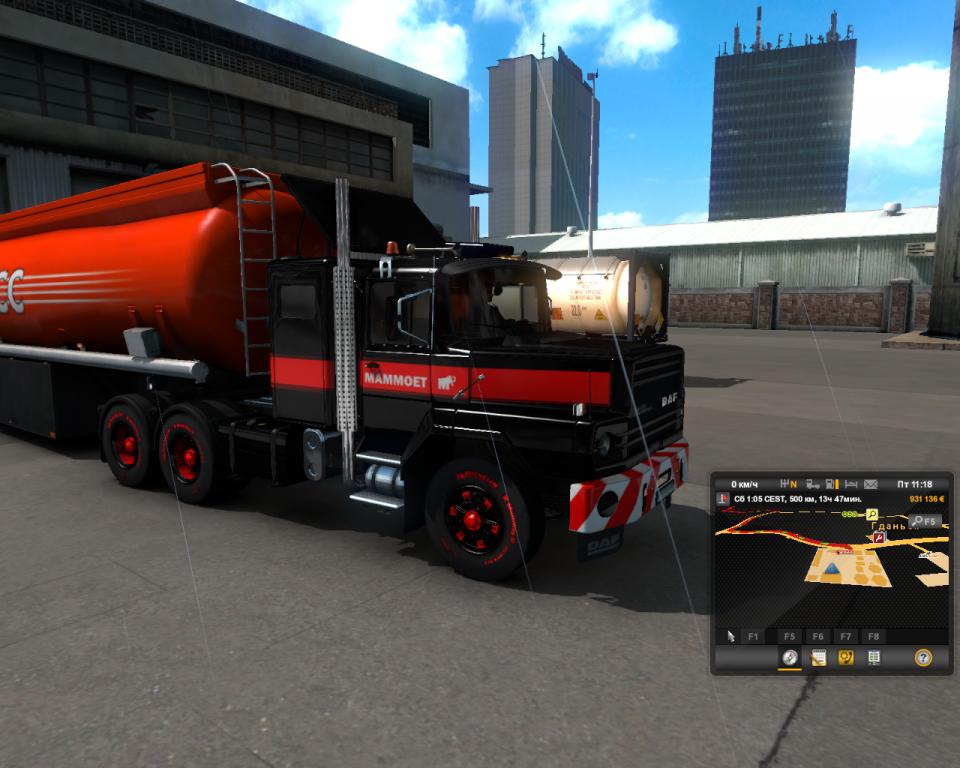Screen dimensions: 960x768
Task: Show the yellow diagnostics tab
Action: coord(845,657)
